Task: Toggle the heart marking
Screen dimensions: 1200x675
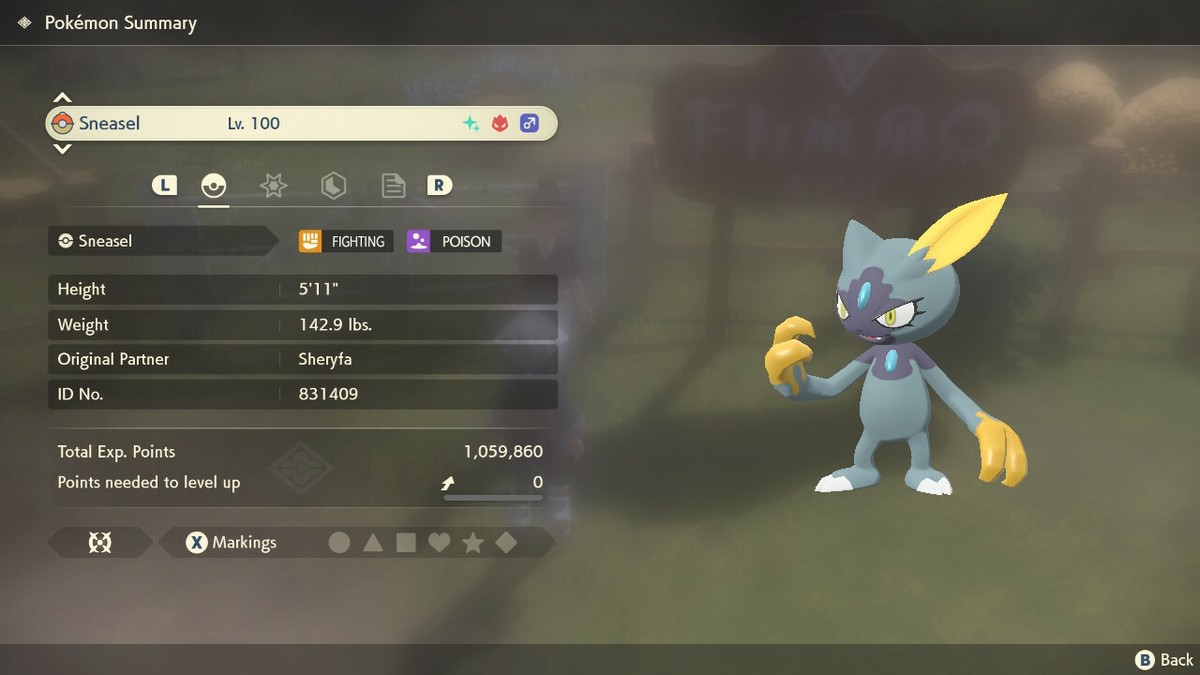Action: (x=439, y=543)
